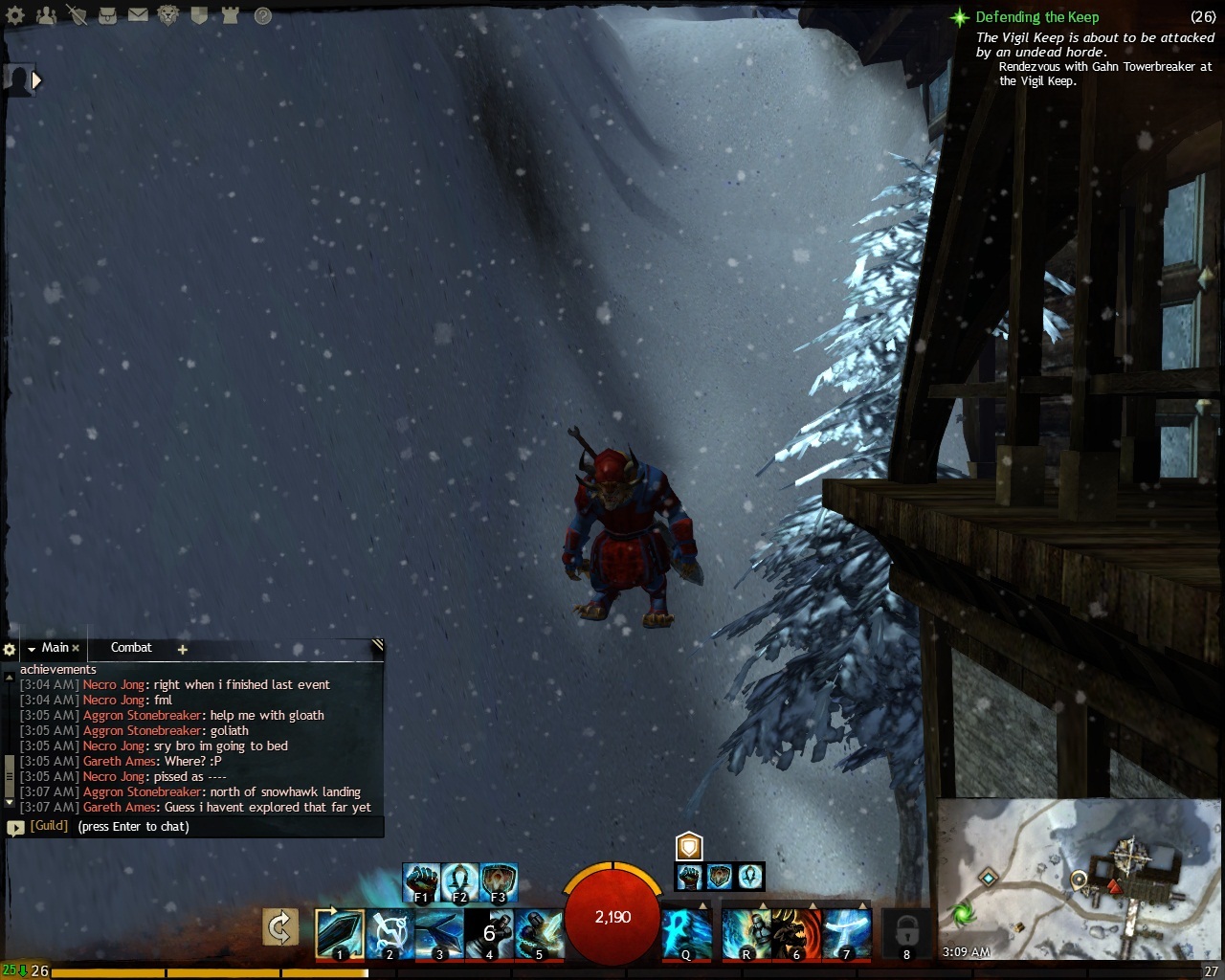Activate the F1 fist virtue skill
Viewport: 1225px width, 980px height.
(421, 882)
